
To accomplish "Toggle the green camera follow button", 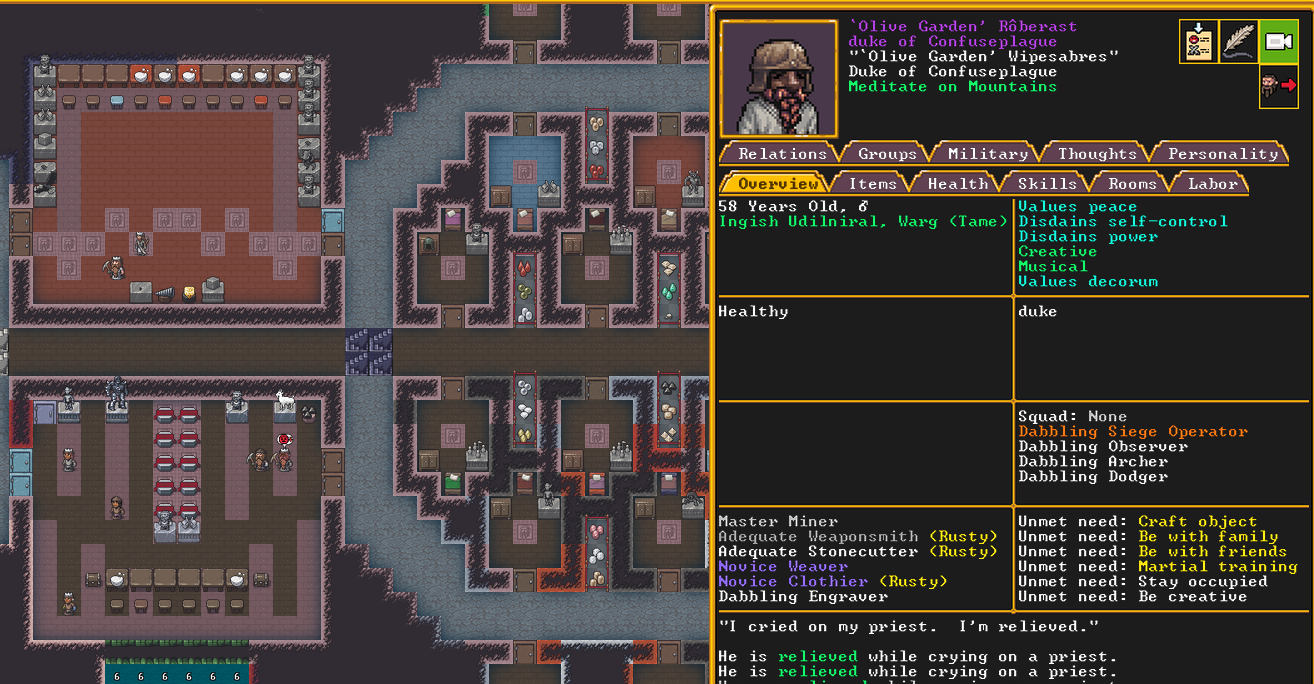I will (1278, 42).
